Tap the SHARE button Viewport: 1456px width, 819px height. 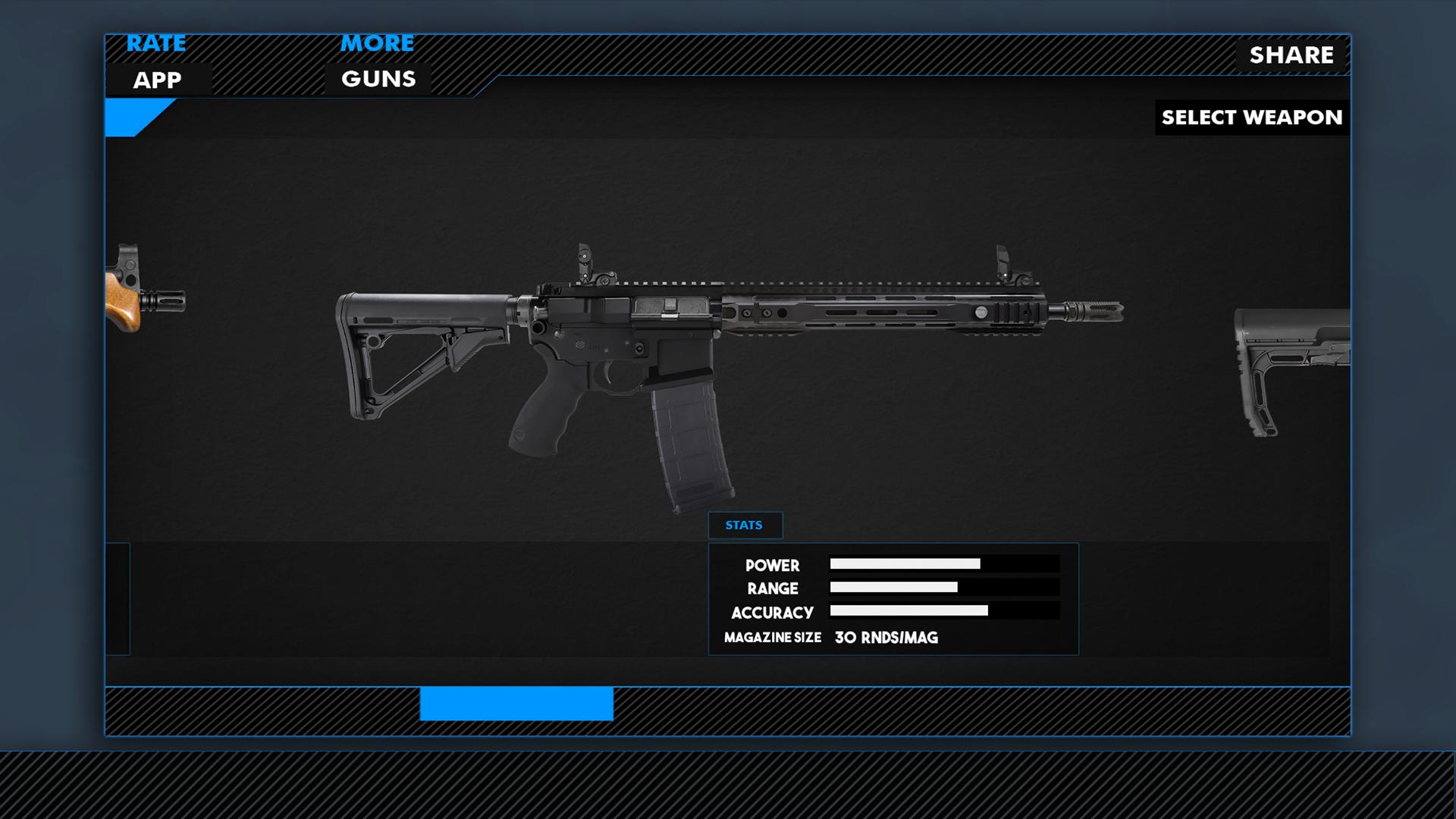click(1291, 55)
